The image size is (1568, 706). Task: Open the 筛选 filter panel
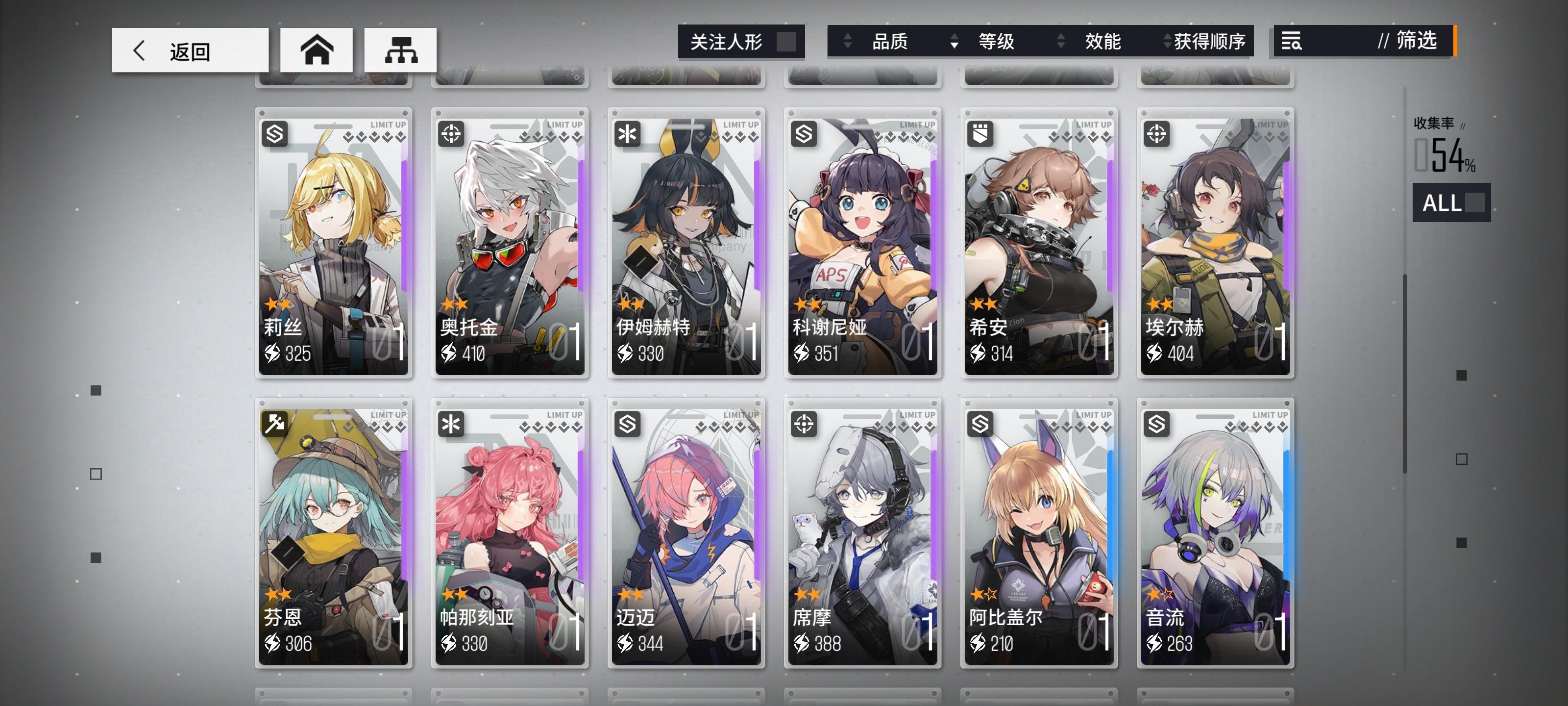pyautogui.click(x=1413, y=42)
